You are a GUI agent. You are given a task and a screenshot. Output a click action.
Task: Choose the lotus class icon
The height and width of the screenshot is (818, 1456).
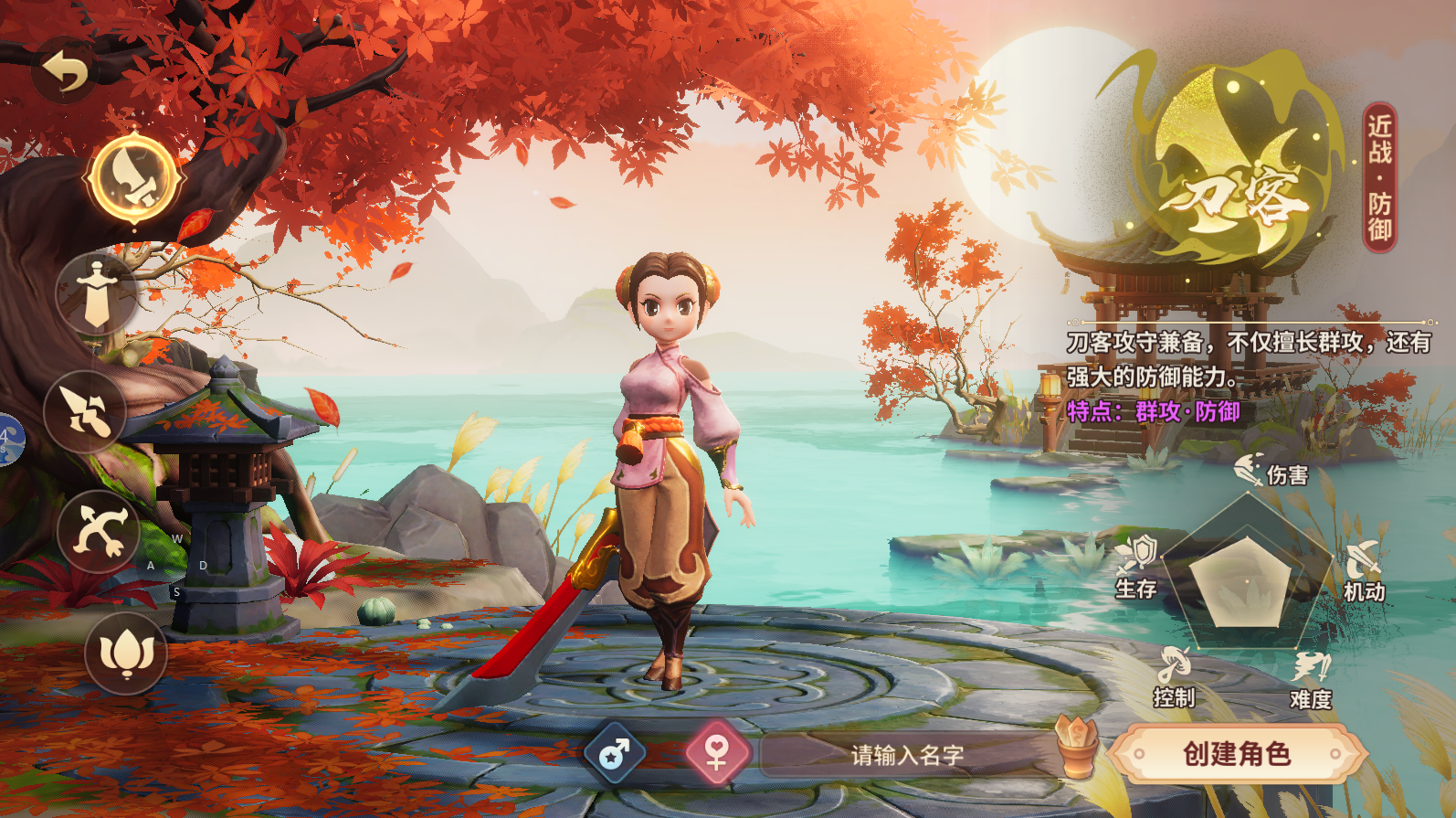[126, 653]
